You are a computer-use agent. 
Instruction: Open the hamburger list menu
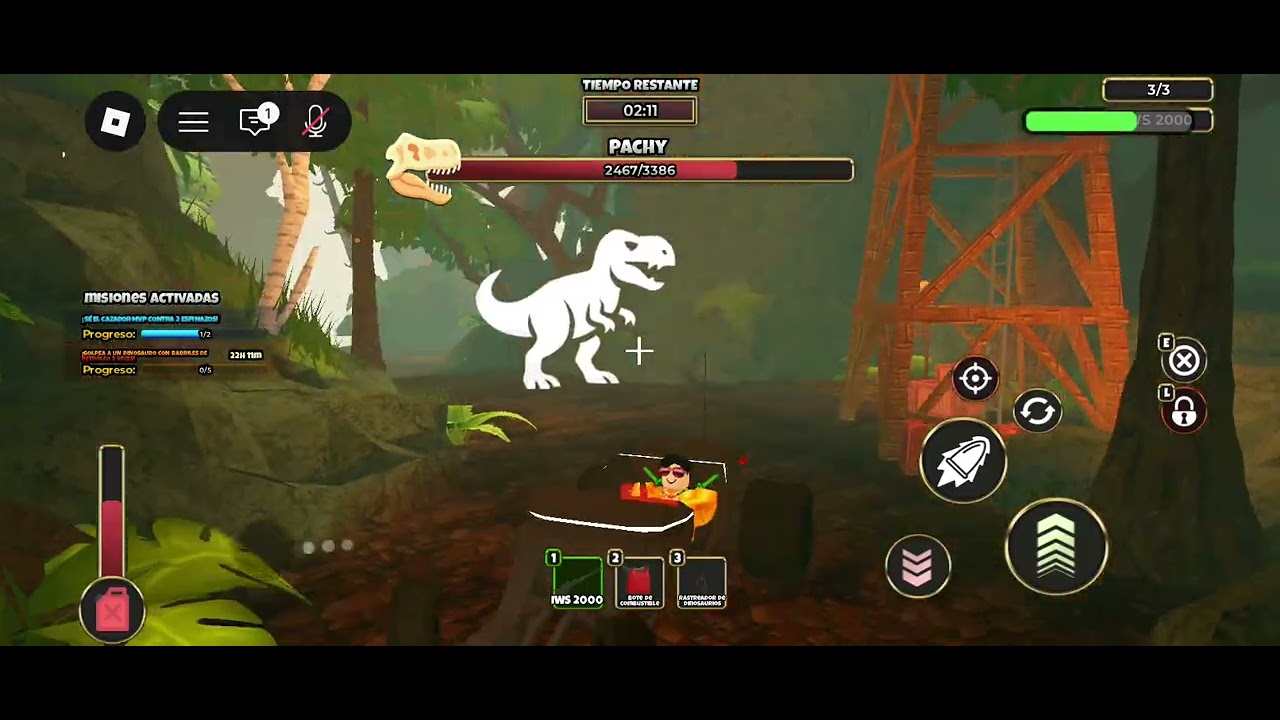[194, 122]
